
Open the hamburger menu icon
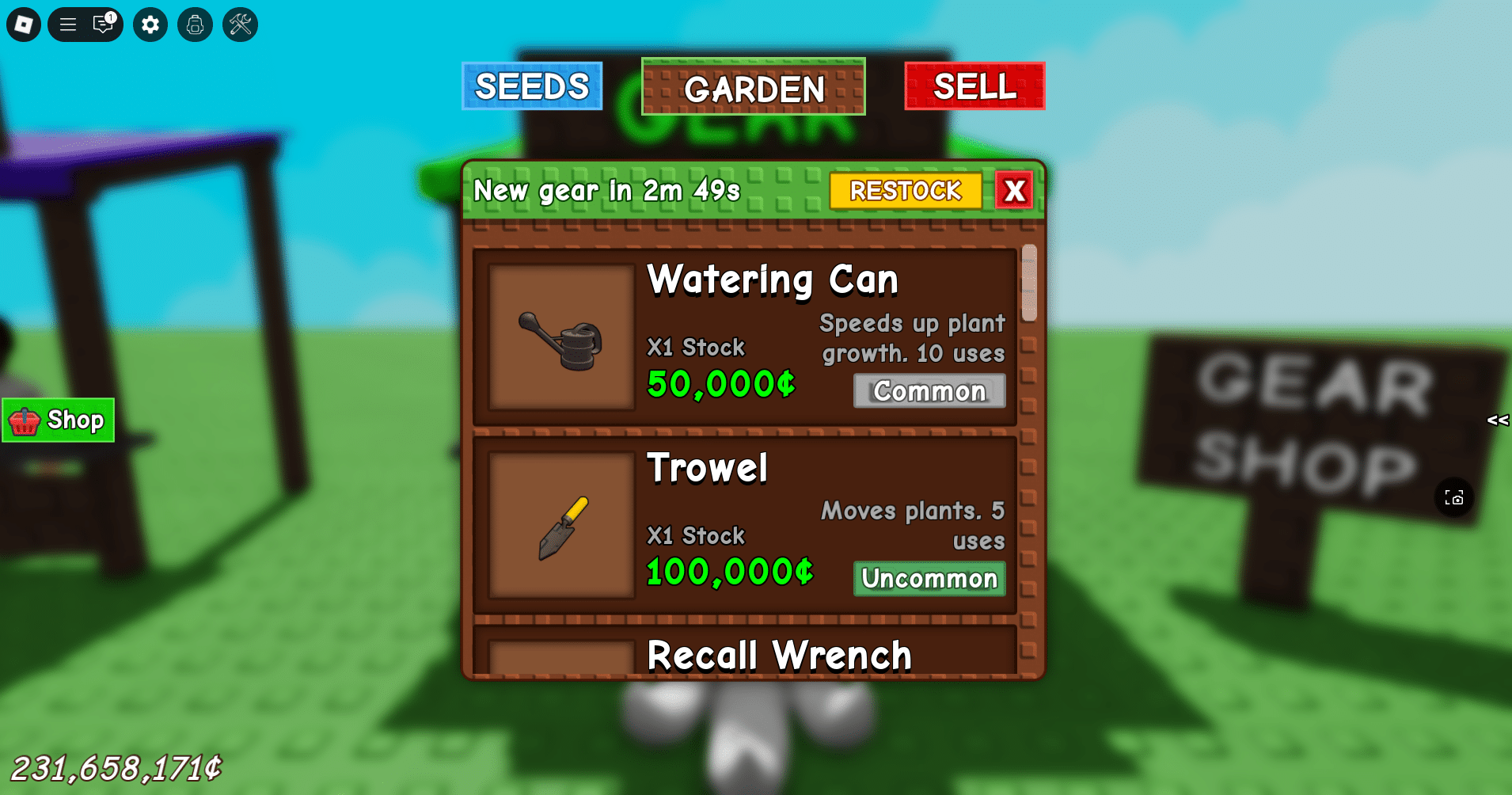(x=68, y=25)
